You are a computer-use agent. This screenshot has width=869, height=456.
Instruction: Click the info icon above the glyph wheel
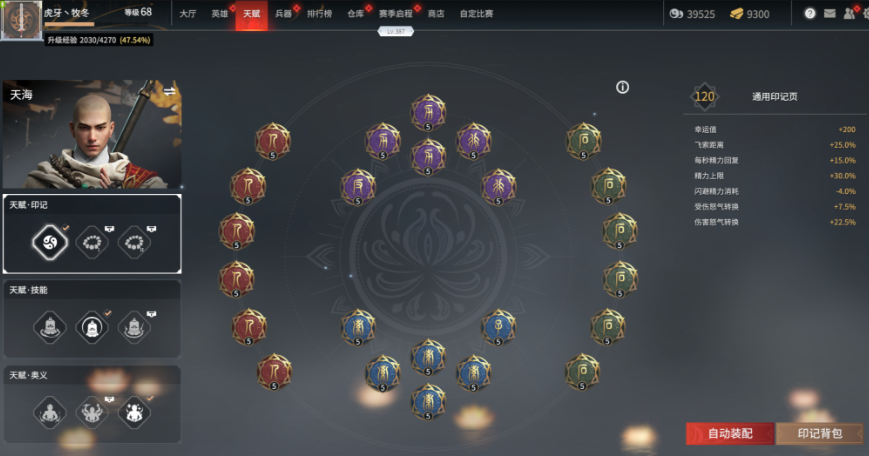[622, 88]
